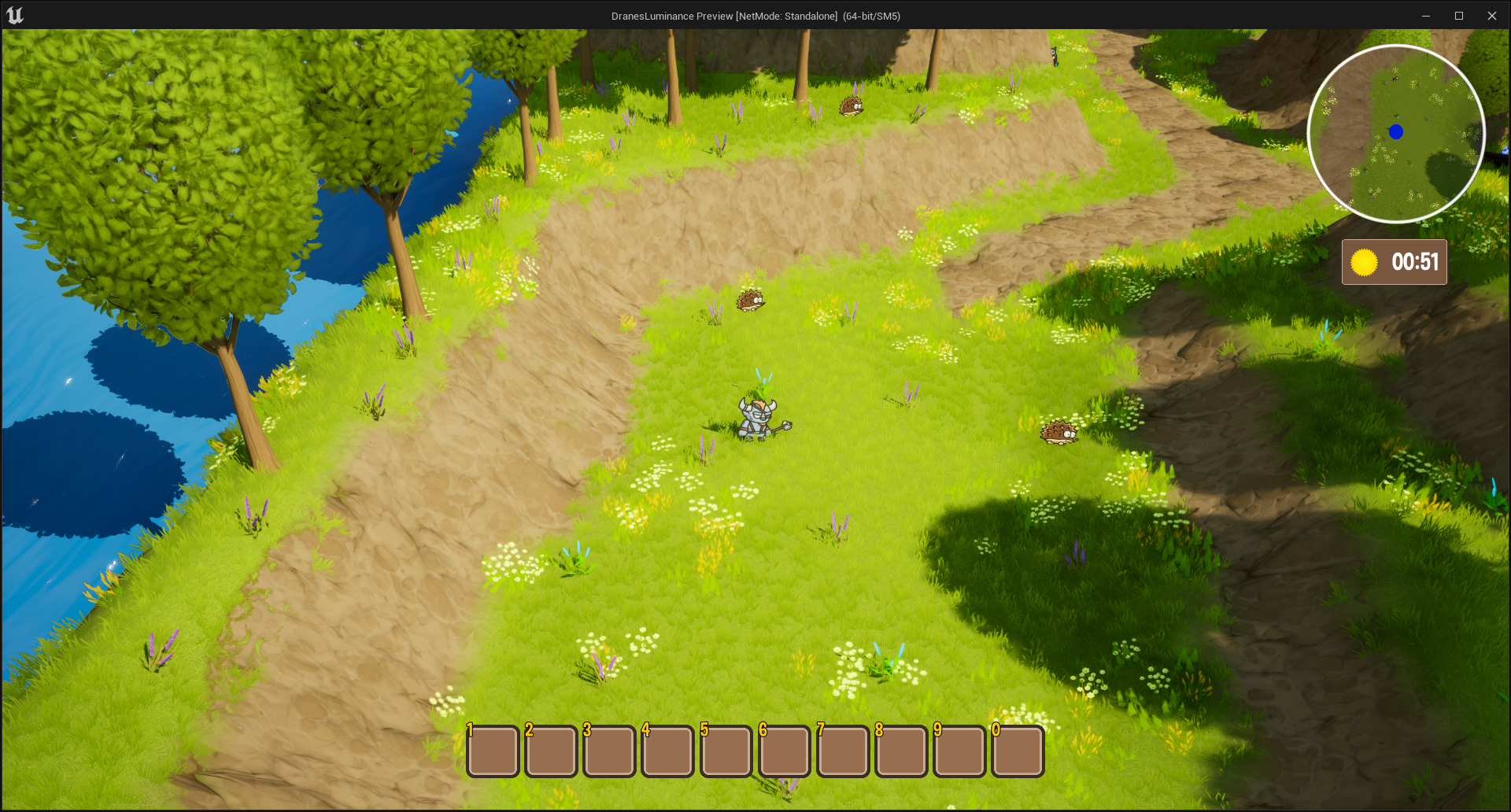This screenshot has height=812, width=1511.
Task: Activate the hotbar slot marked 9
Action: click(x=959, y=751)
